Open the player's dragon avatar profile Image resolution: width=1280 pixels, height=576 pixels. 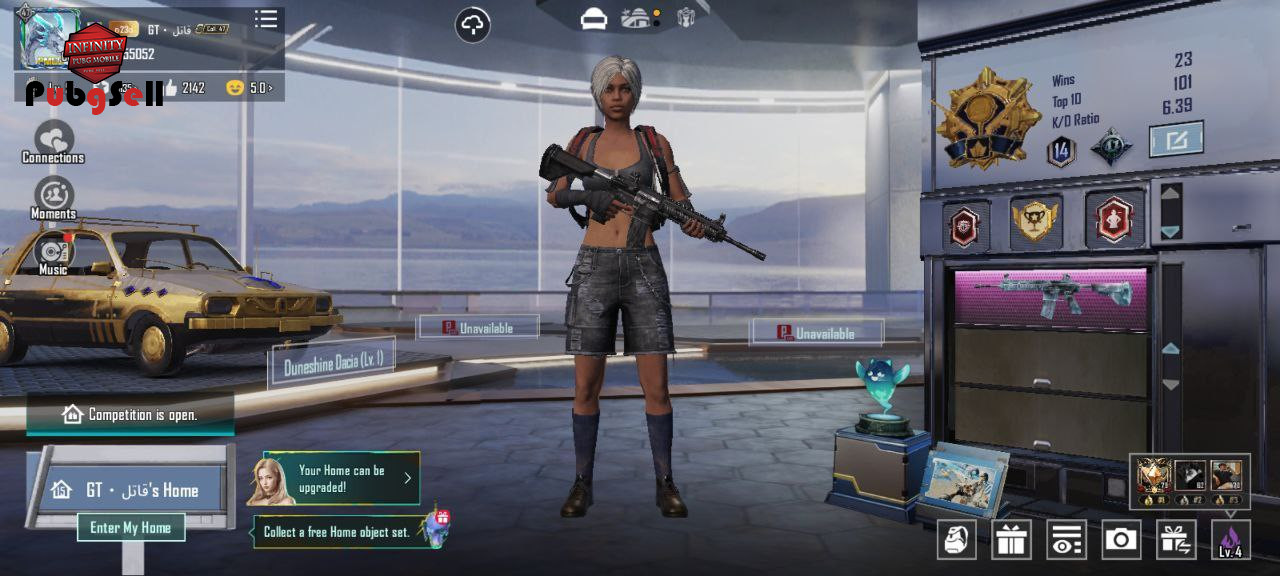point(48,38)
